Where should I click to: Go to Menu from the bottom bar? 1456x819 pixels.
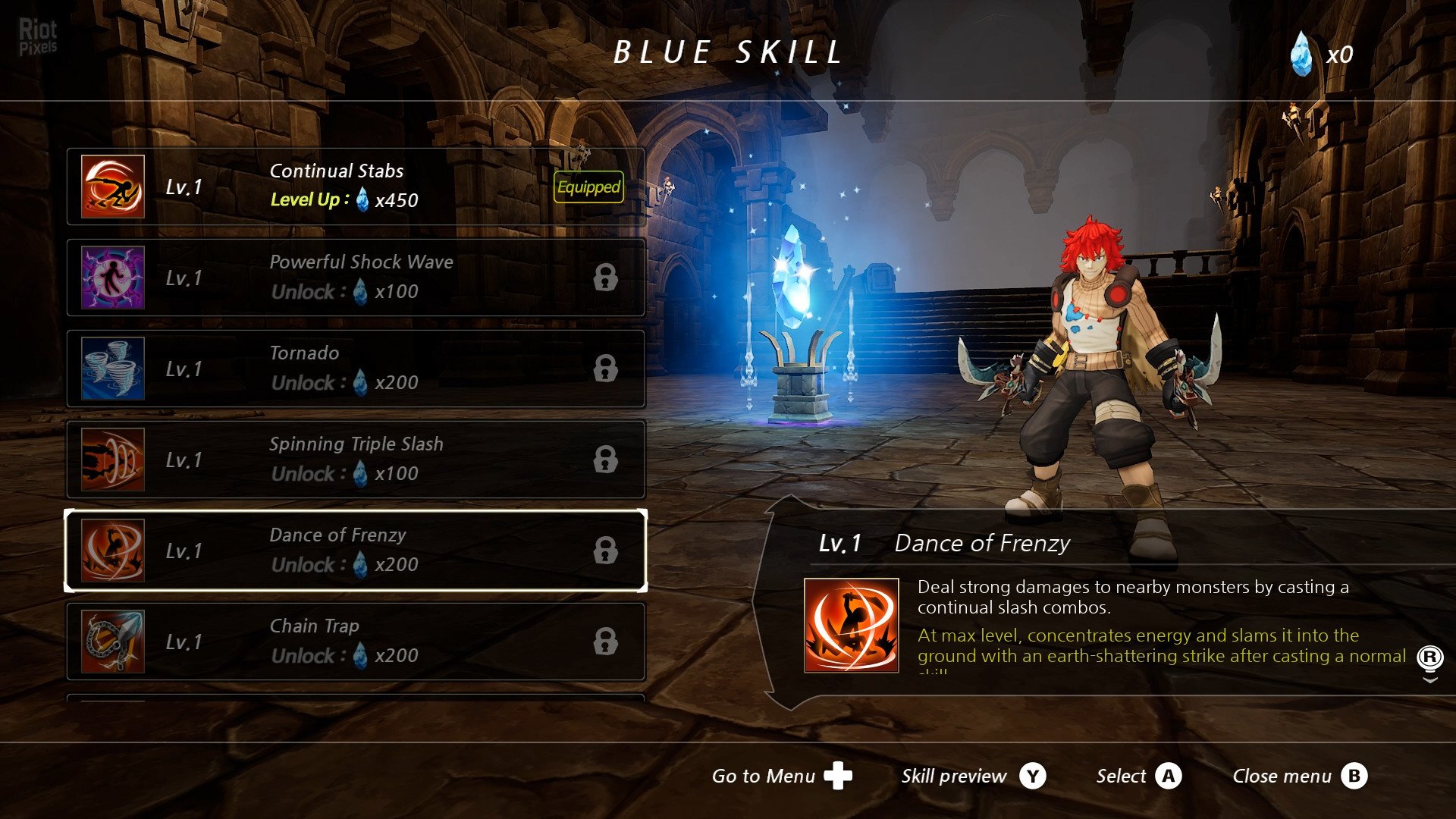coord(781,776)
